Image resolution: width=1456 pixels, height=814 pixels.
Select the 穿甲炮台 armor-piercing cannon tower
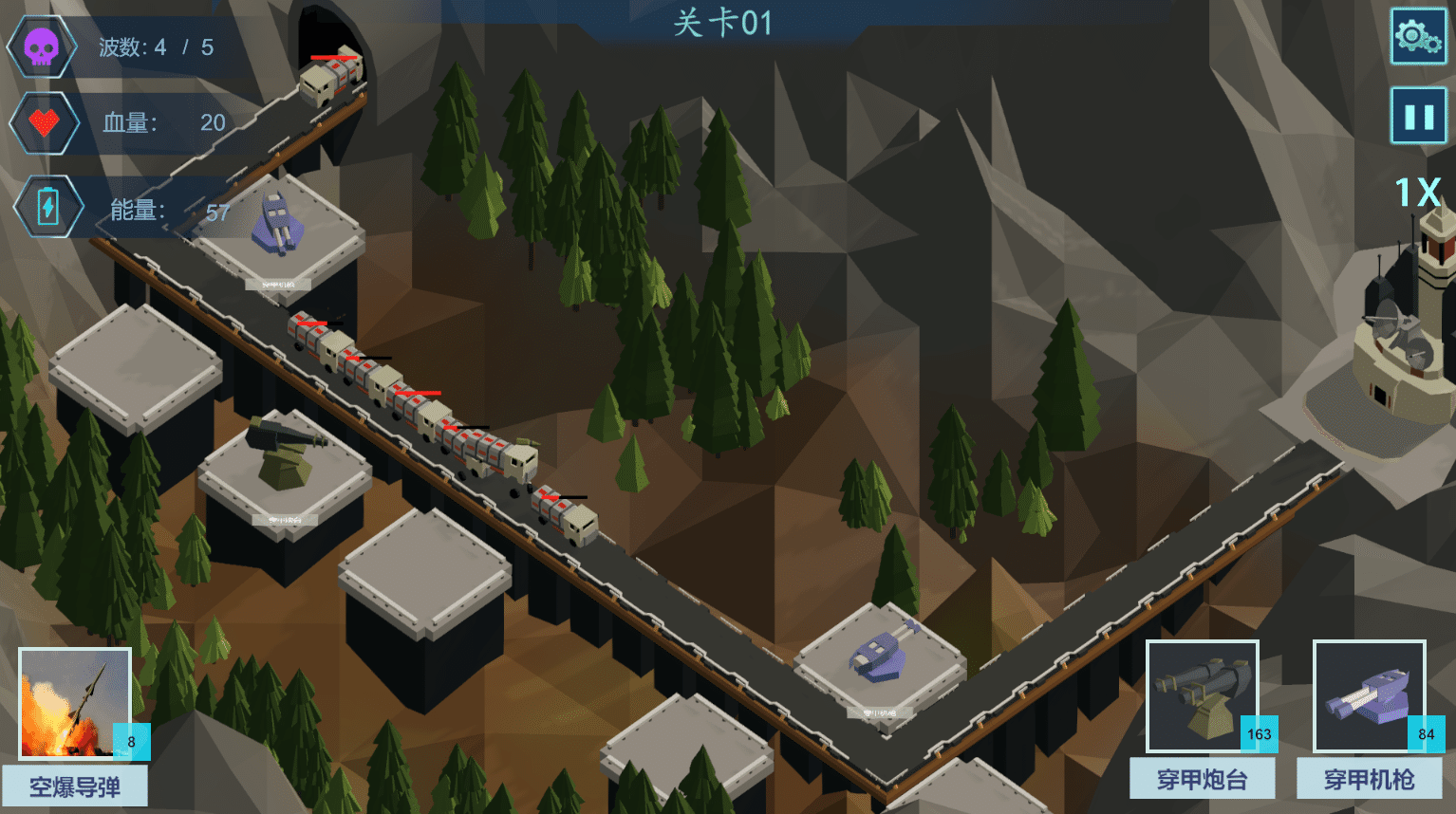(x=1203, y=697)
